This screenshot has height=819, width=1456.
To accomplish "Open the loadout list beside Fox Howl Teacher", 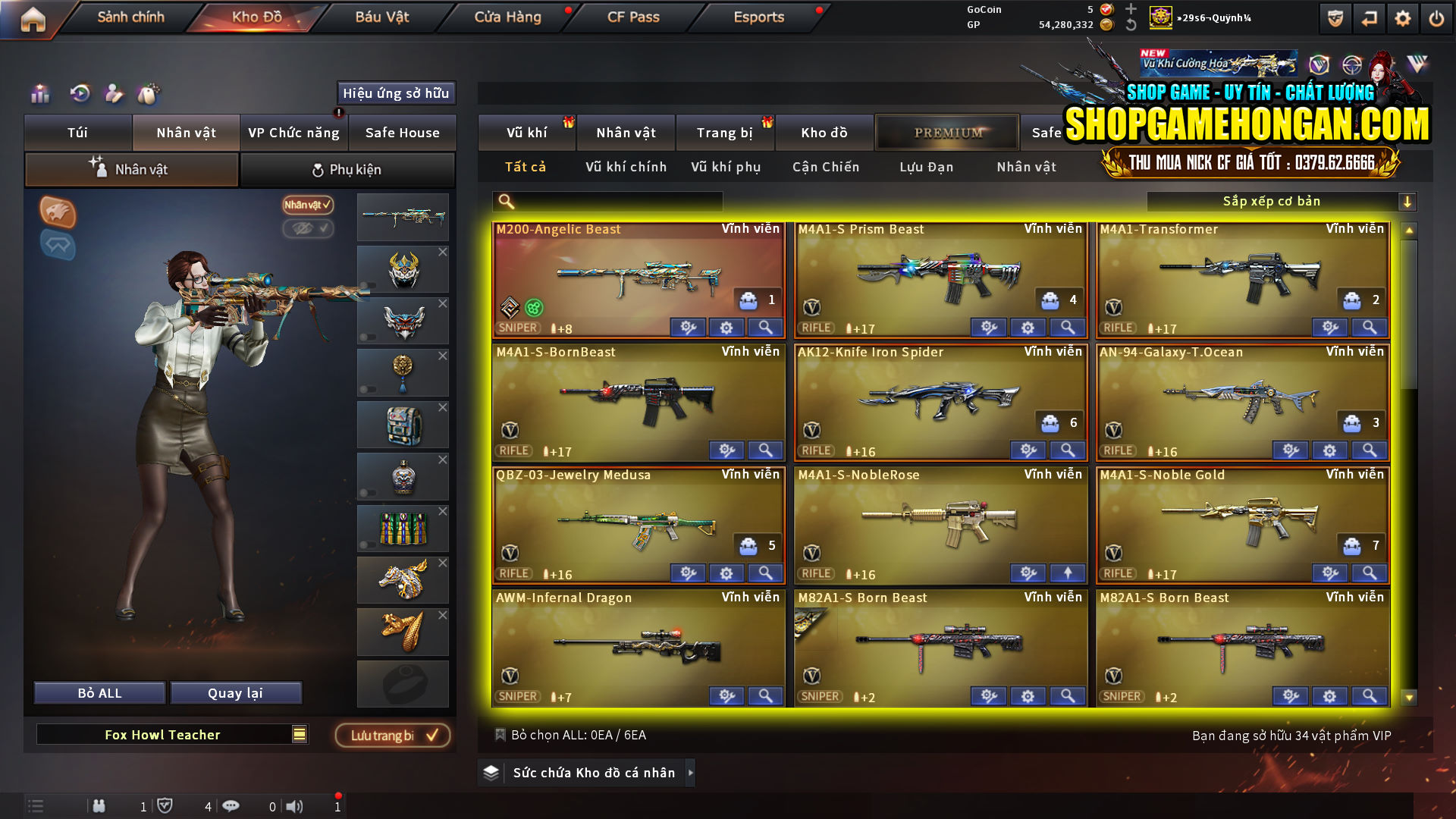I will 300,734.
